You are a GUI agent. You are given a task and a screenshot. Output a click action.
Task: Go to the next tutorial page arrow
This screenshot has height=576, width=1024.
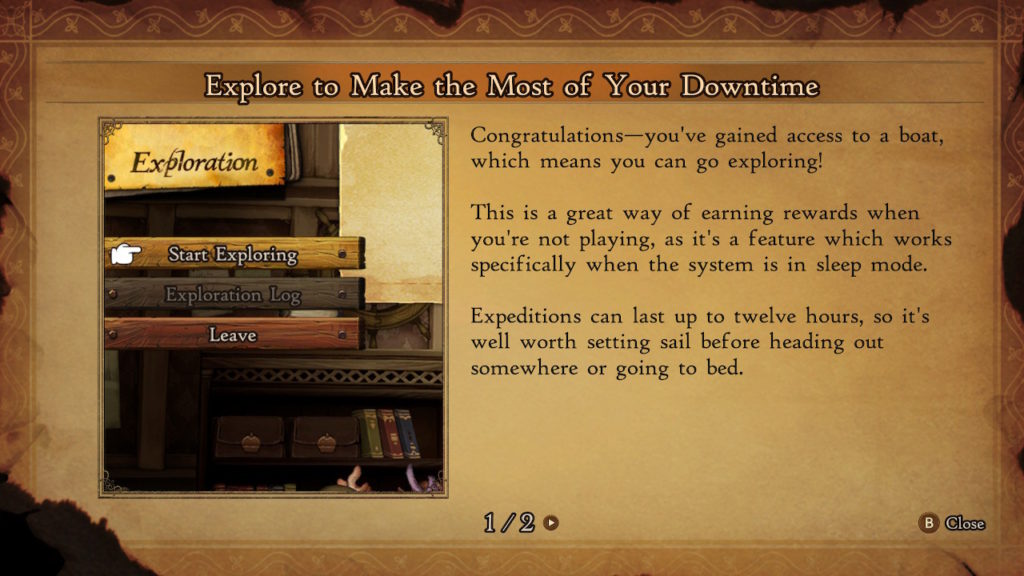551,522
